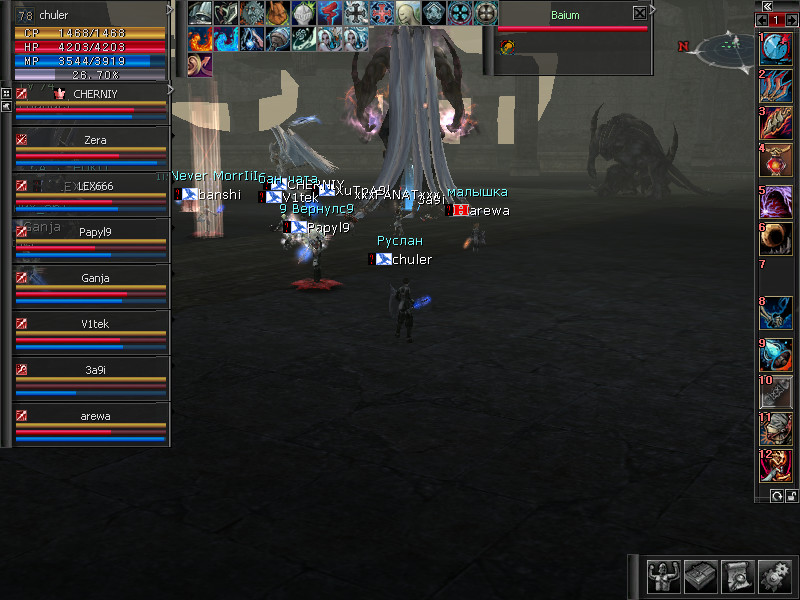Activate the purple lightning skill in slot 5

click(x=776, y=198)
